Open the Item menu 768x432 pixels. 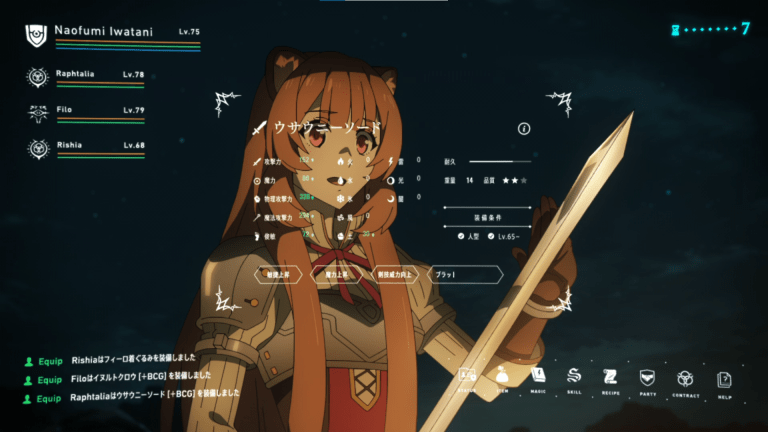point(503,378)
